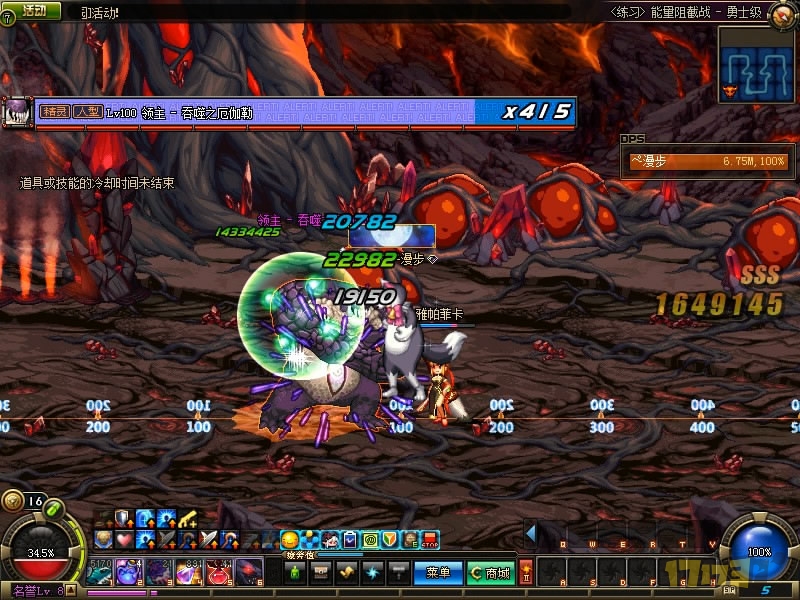Open the 活动 events button

pyautogui.click(x=34, y=10)
